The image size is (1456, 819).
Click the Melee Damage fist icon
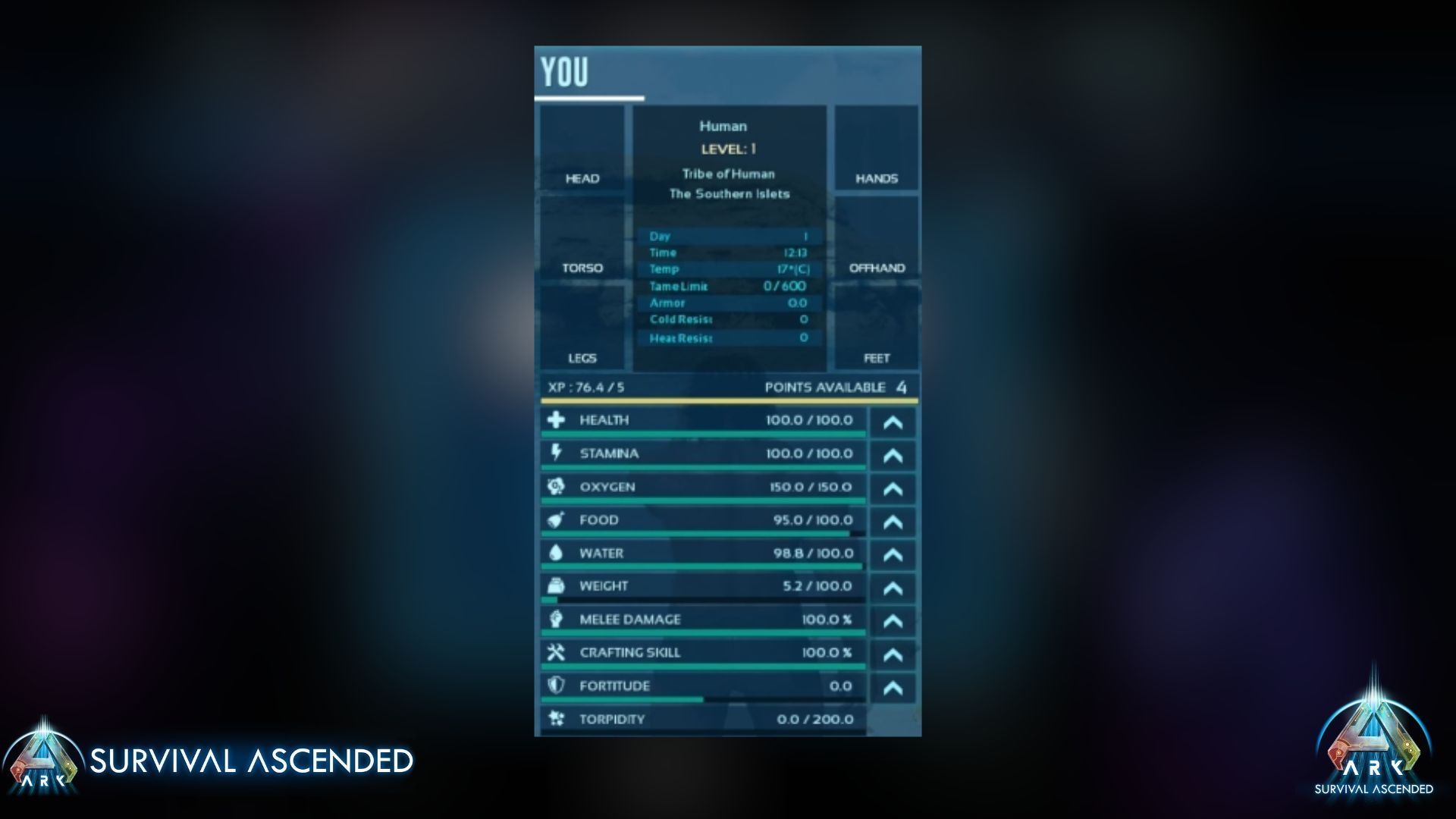point(557,619)
